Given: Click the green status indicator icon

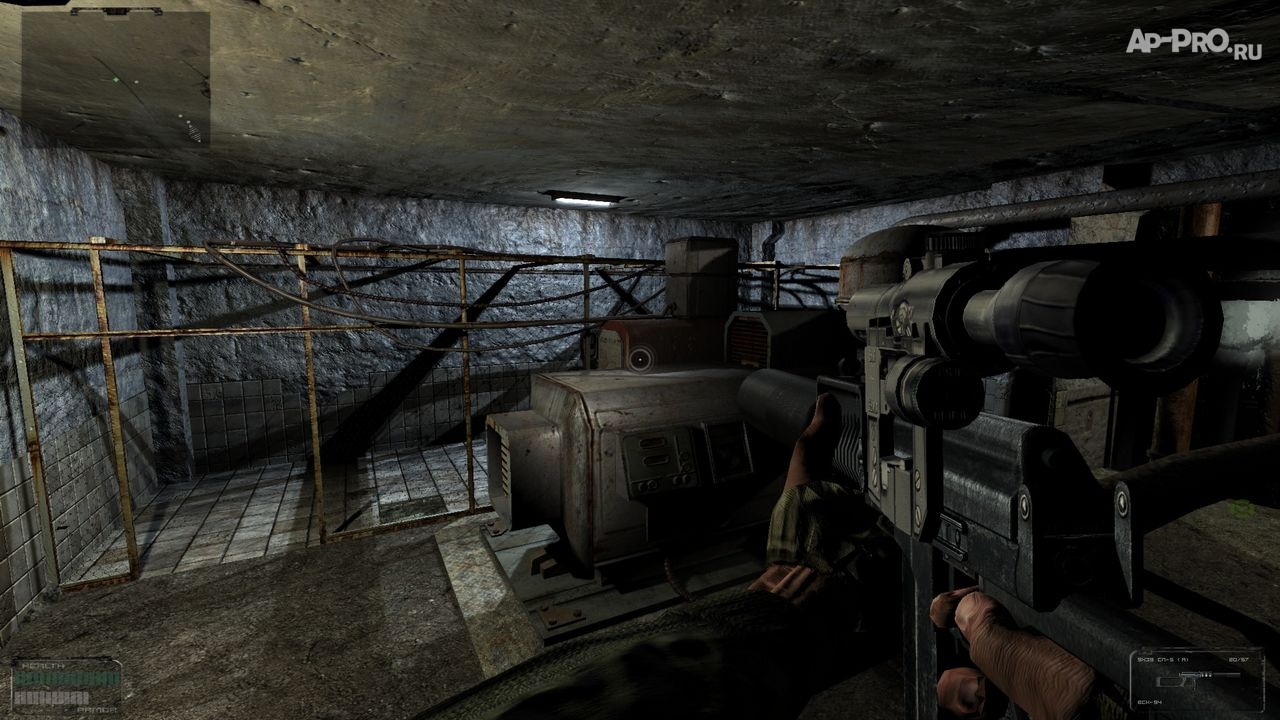Looking at the screenshot, I should pos(1243,509).
